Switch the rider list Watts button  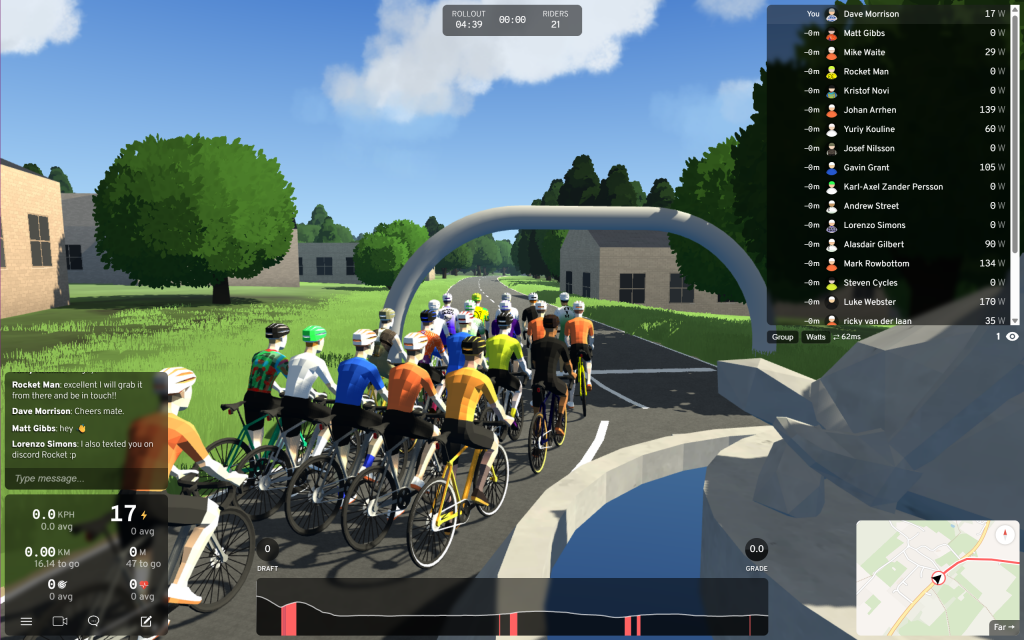tap(816, 337)
